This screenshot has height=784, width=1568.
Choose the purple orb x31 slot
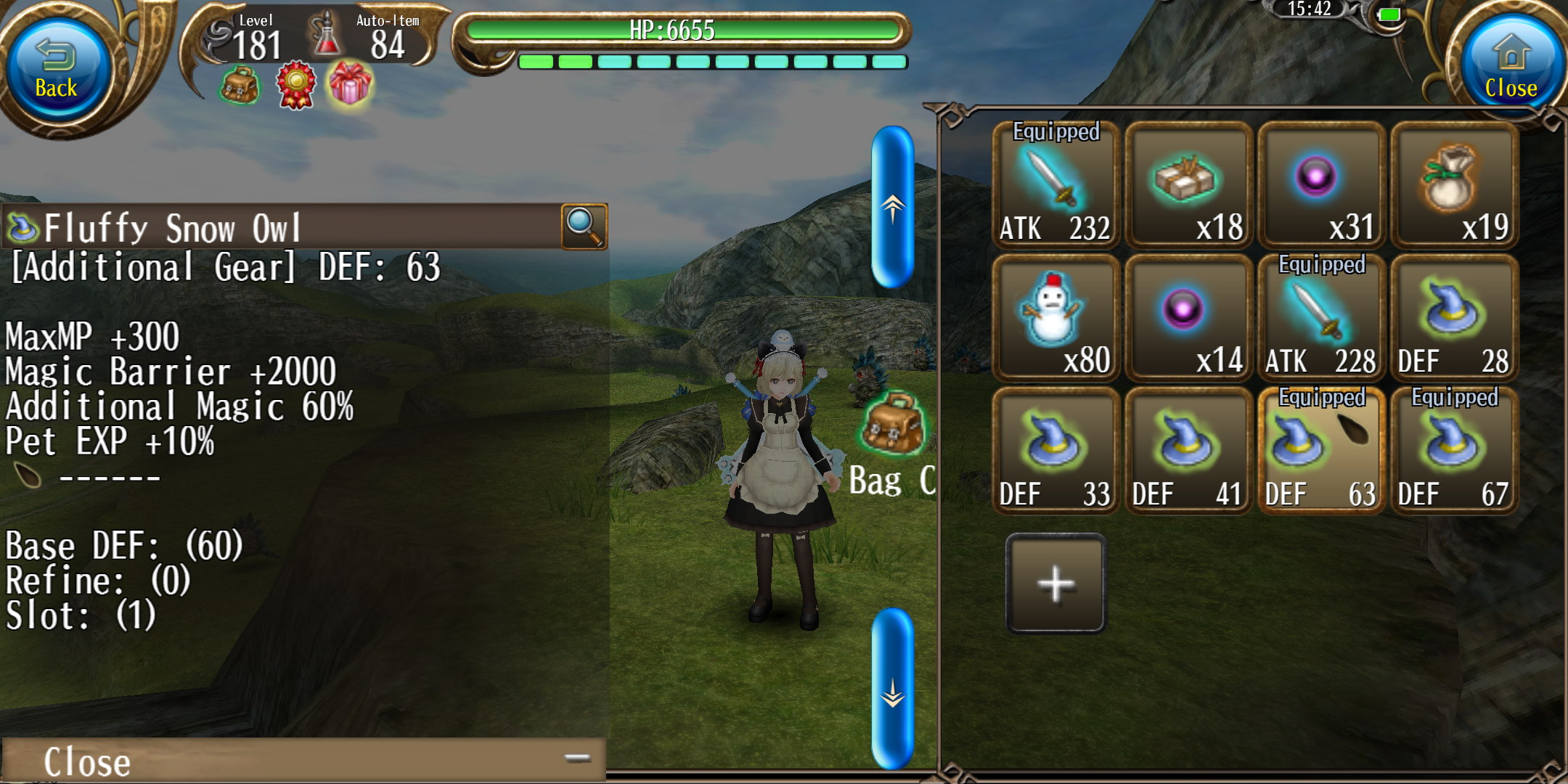pos(1320,186)
